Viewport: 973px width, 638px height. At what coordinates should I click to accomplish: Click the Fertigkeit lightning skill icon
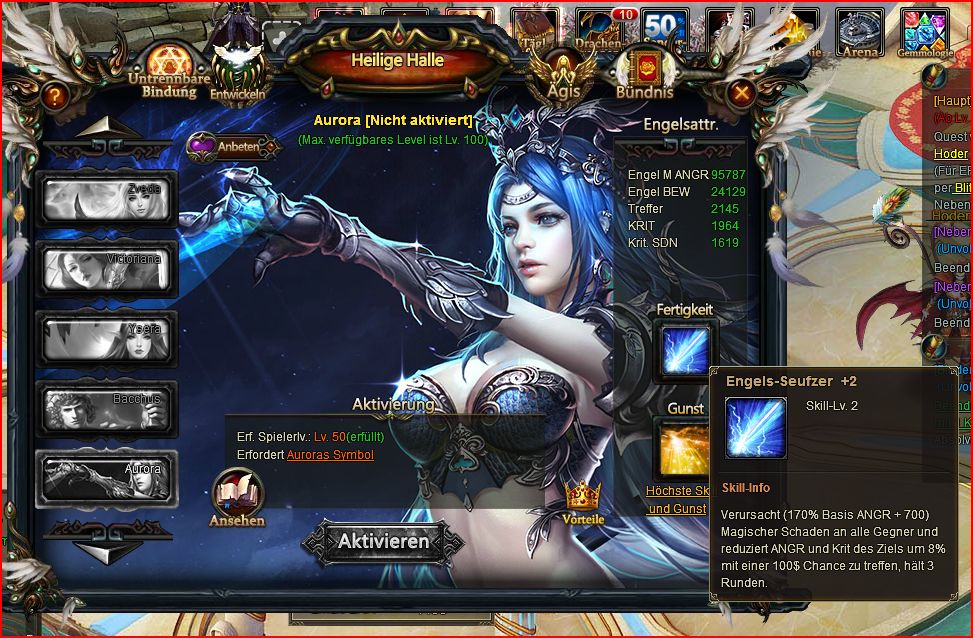pyautogui.click(x=685, y=351)
